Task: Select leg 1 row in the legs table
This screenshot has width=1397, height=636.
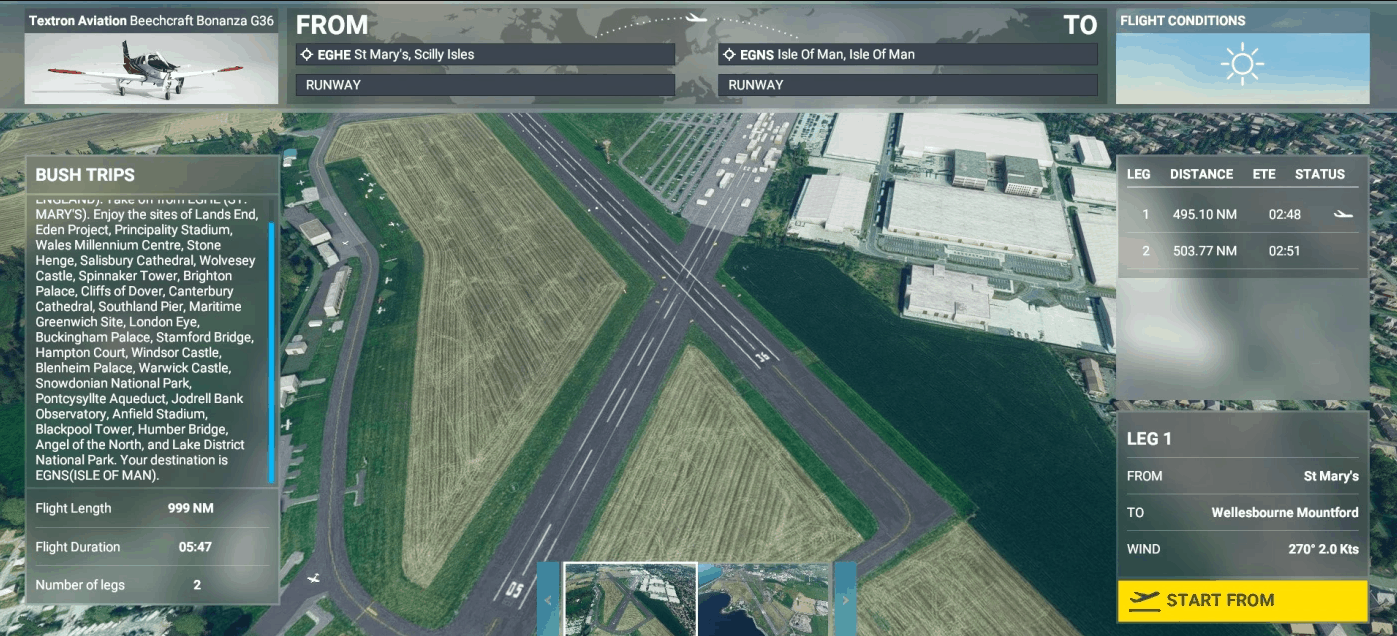Action: (x=1241, y=214)
